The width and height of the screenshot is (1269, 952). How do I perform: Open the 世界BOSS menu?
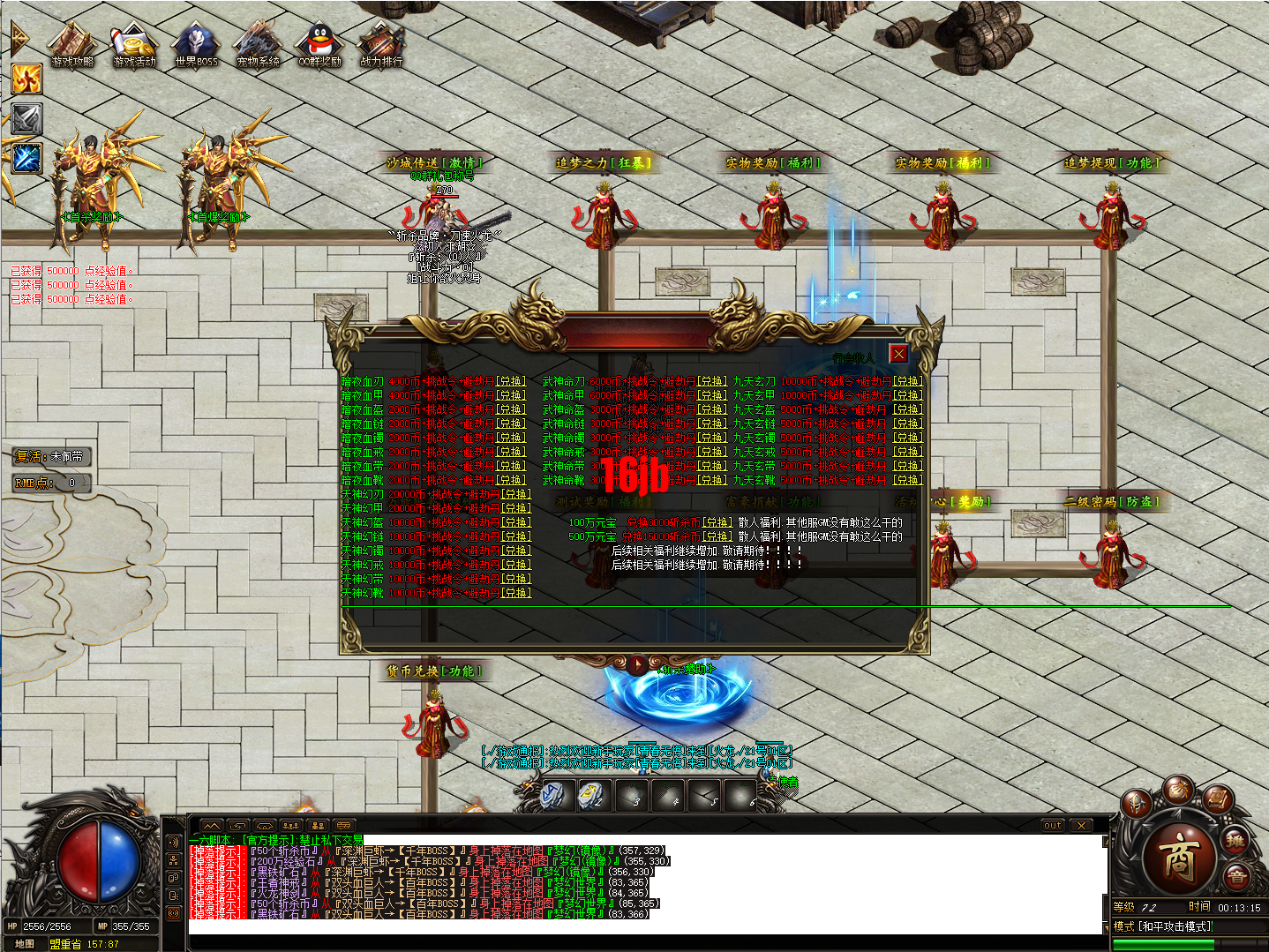tap(196, 44)
